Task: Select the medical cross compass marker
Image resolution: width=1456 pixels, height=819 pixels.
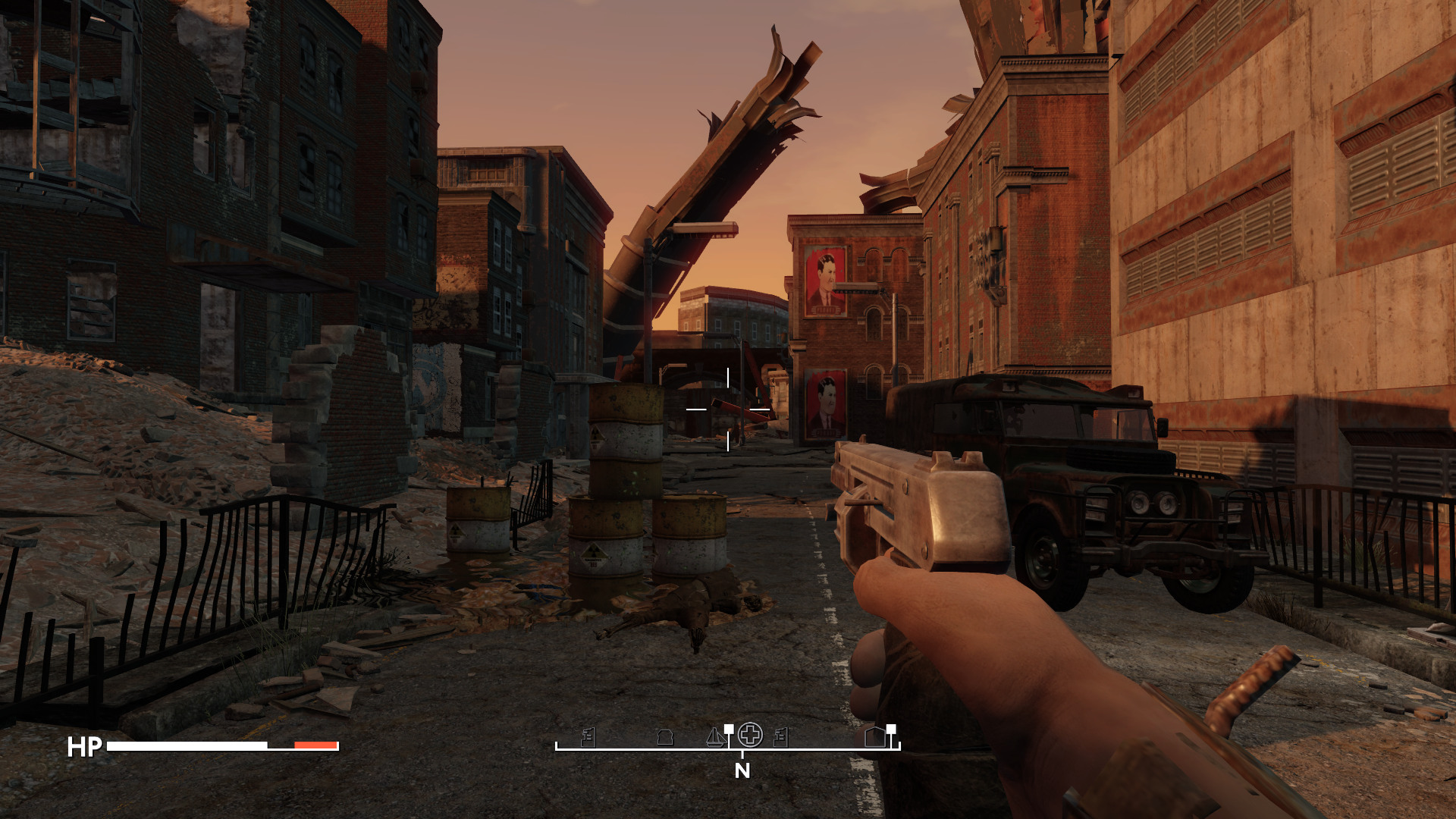Action: [x=750, y=734]
